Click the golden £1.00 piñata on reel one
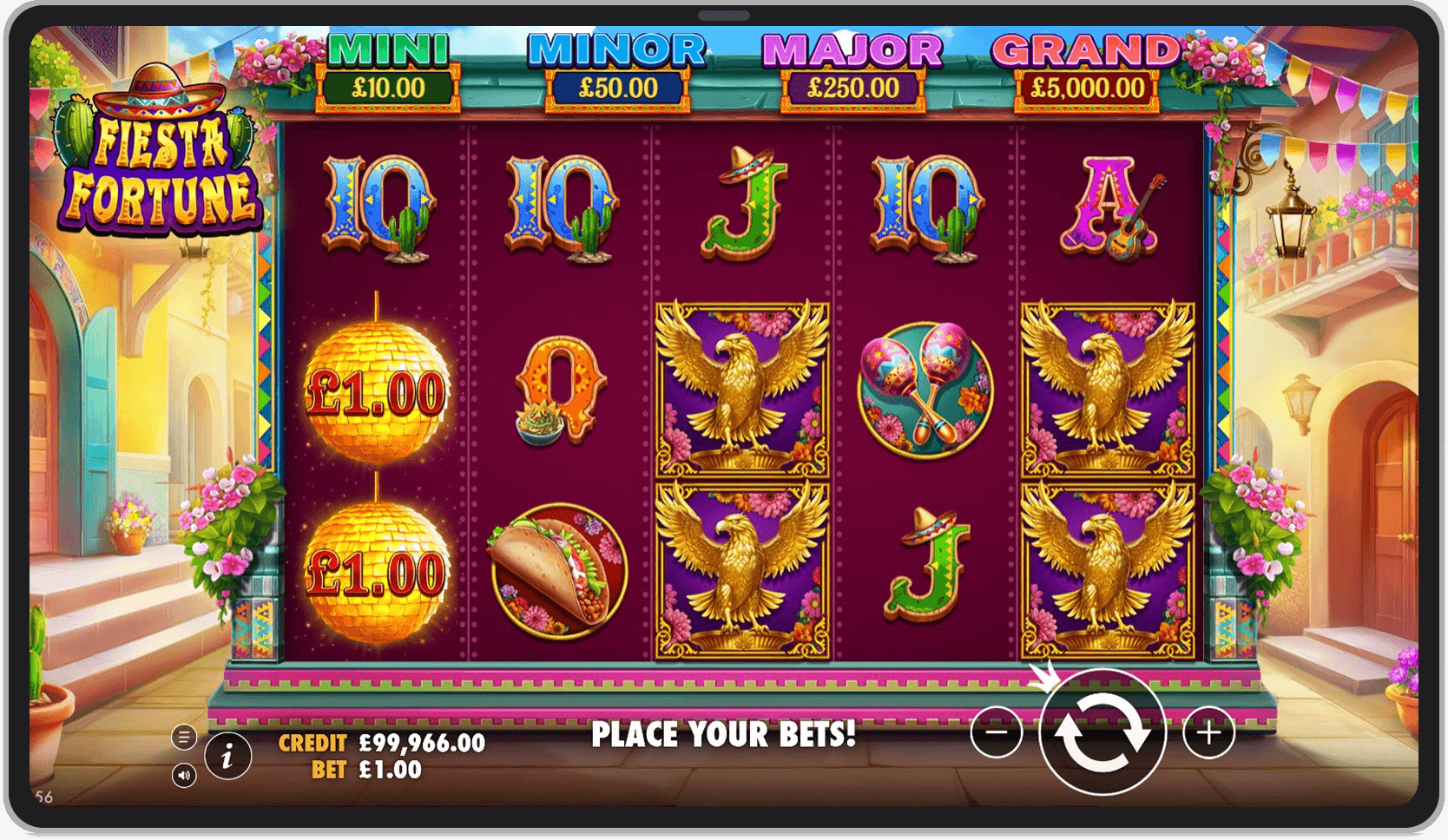The width and height of the screenshot is (1448, 840). [x=378, y=390]
